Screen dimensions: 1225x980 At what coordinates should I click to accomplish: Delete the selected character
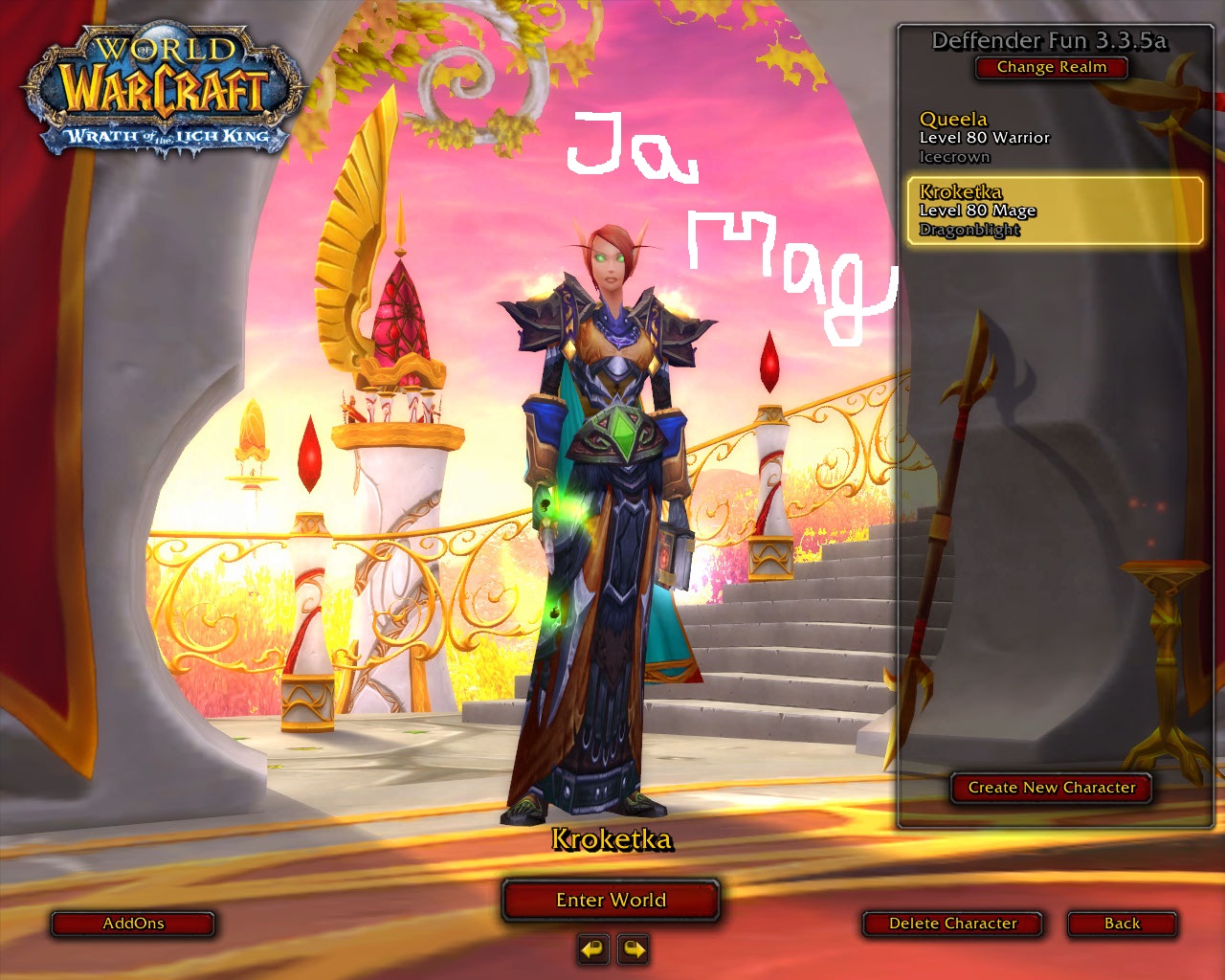(952, 924)
